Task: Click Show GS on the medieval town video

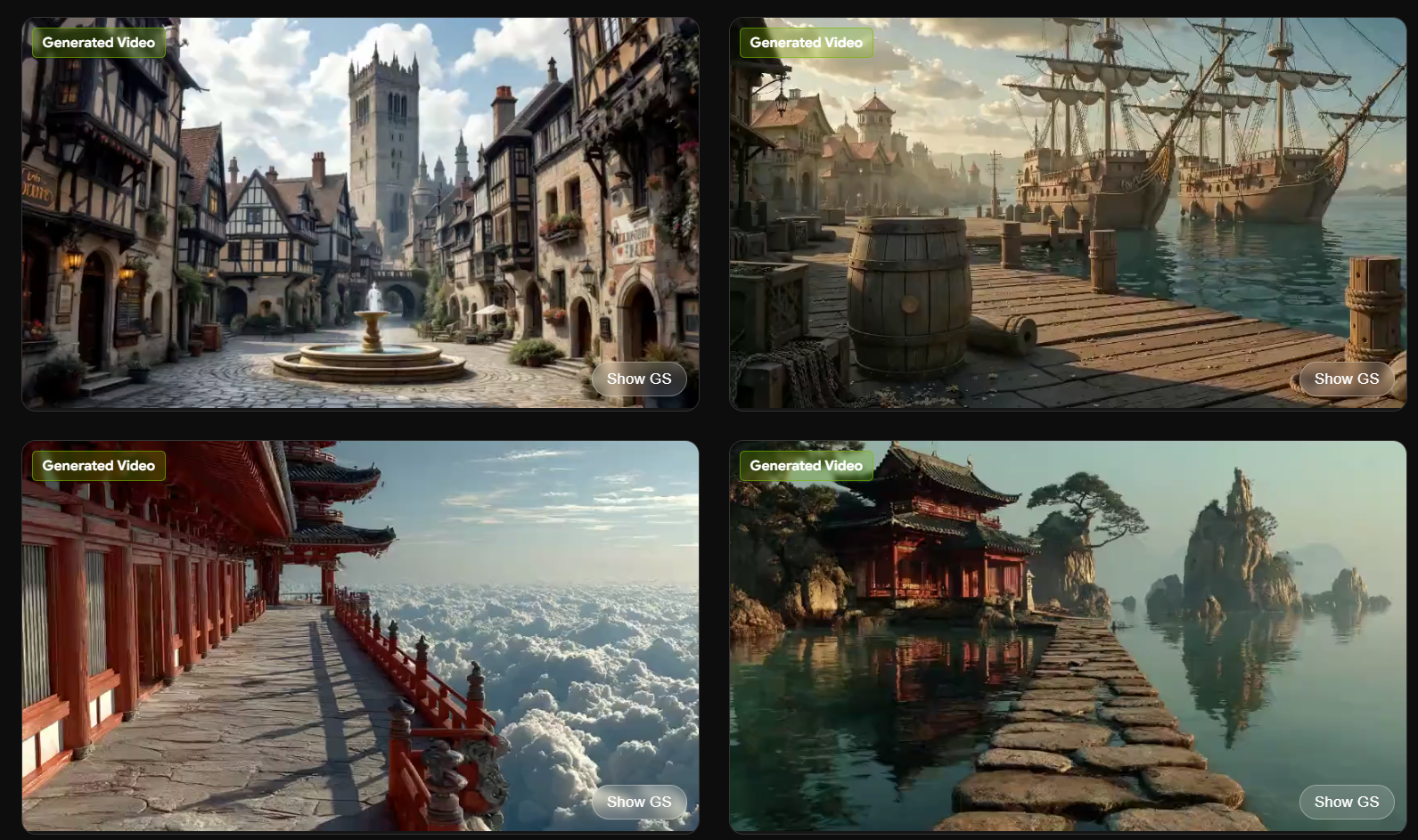Action: point(638,379)
